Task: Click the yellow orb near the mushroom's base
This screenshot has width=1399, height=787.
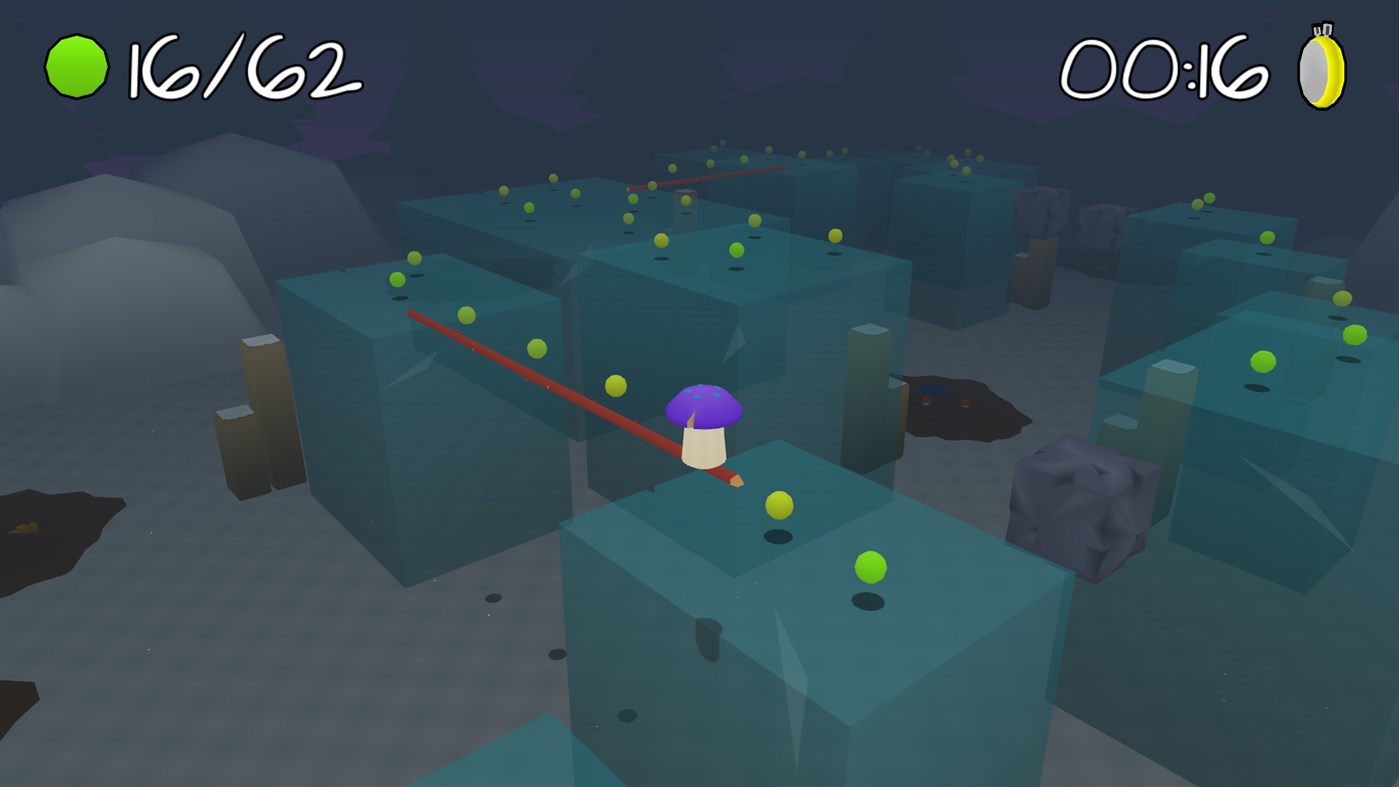Action: point(779,506)
